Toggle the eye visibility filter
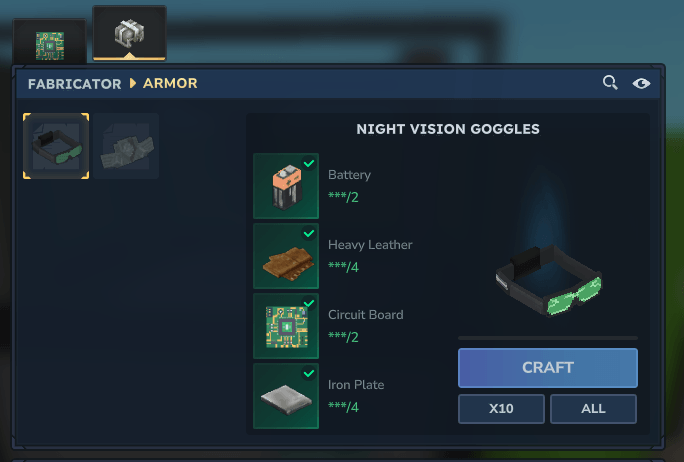 641,83
